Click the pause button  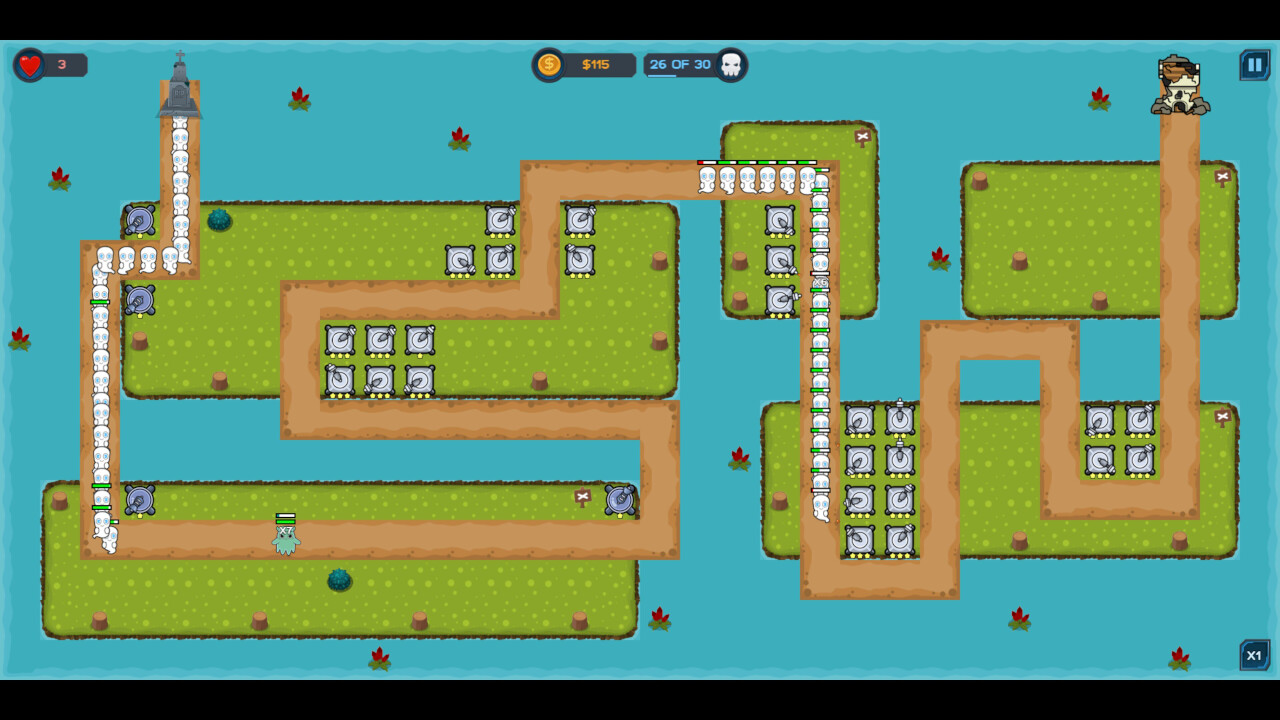[x=1254, y=64]
